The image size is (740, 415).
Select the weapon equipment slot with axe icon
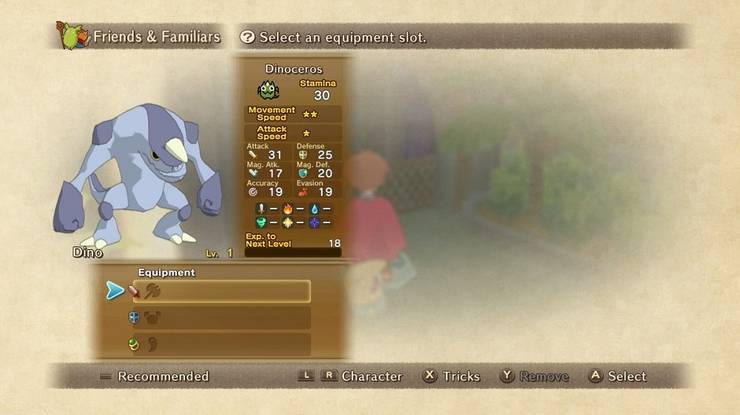tap(219, 291)
